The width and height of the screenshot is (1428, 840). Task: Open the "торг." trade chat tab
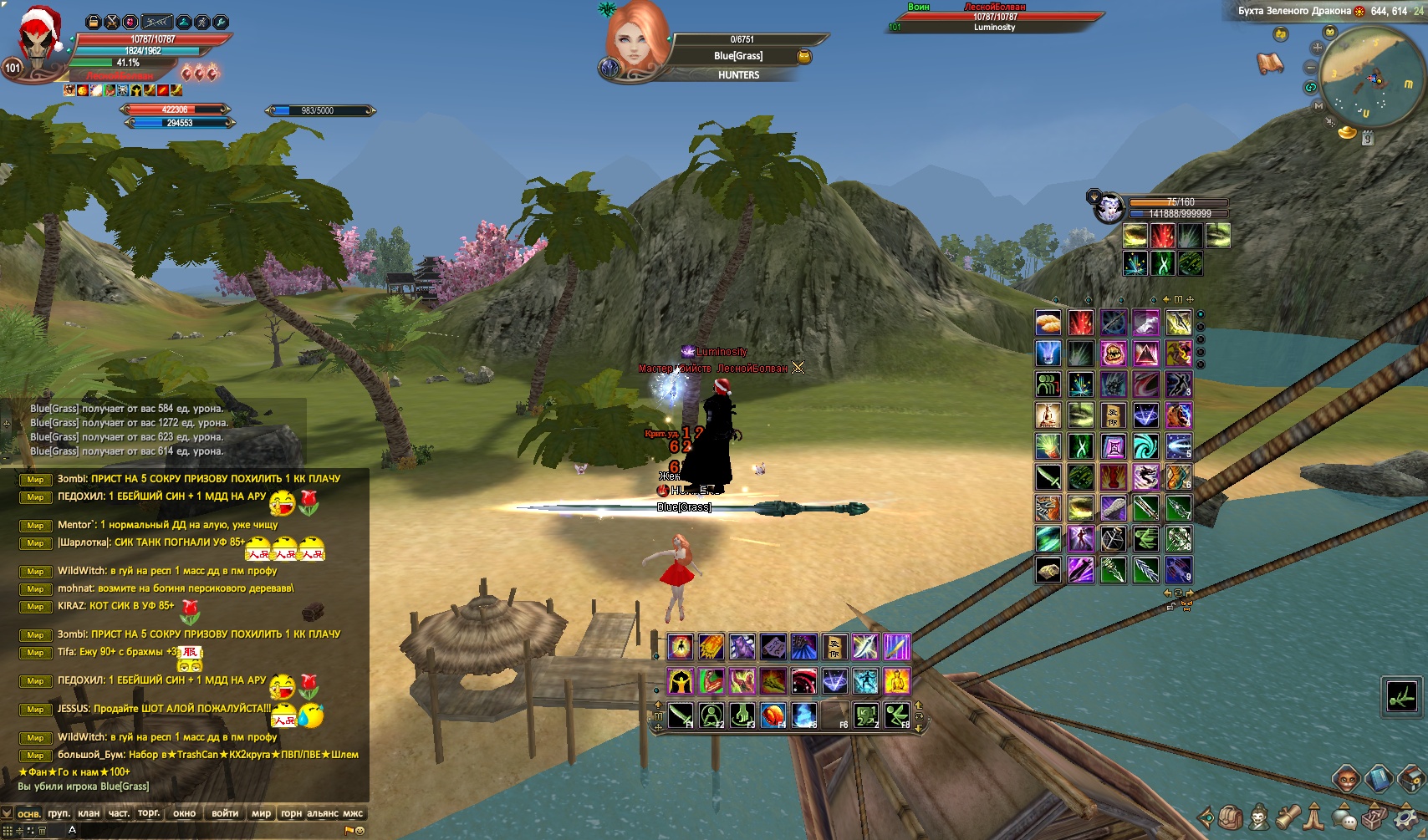point(149,813)
